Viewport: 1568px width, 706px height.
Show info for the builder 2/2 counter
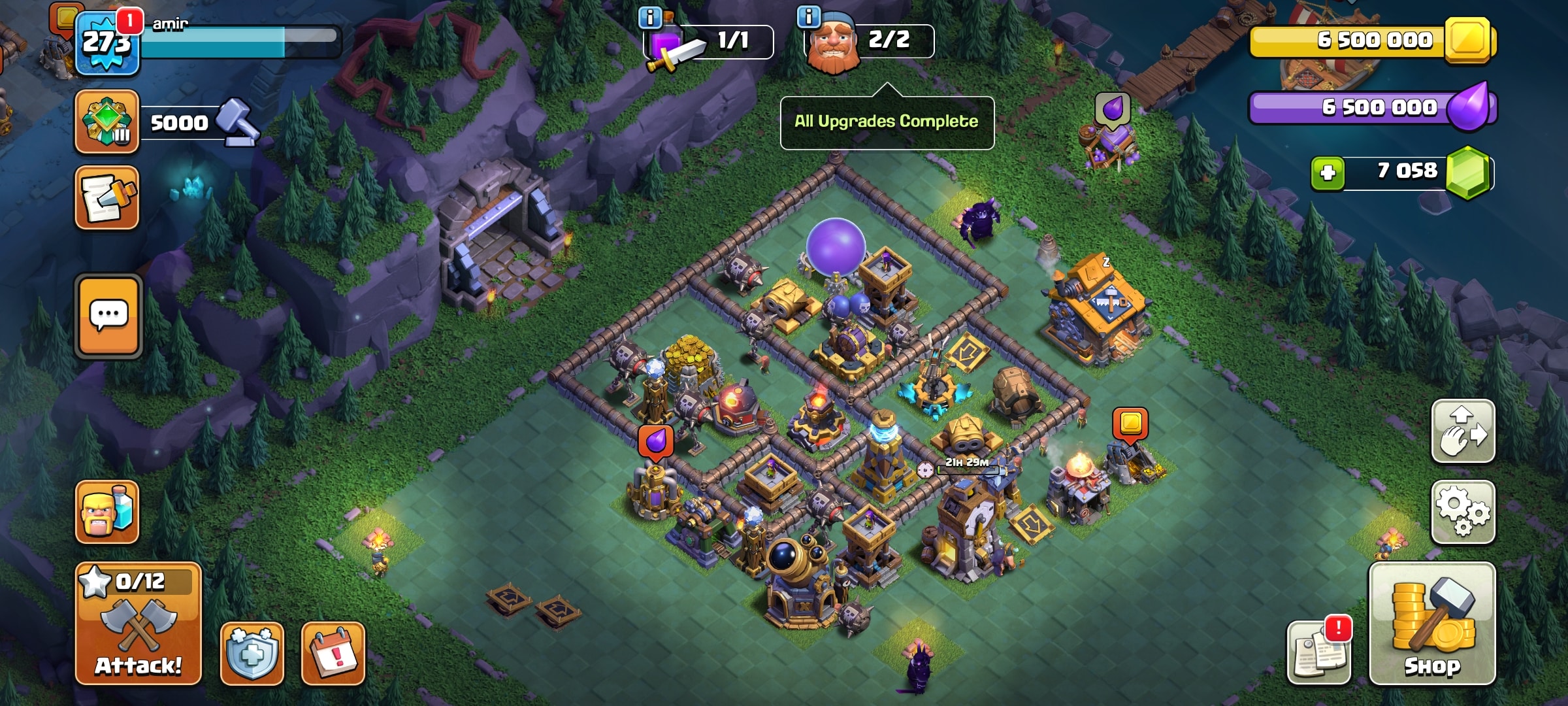pyautogui.click(x=809, y=17)
